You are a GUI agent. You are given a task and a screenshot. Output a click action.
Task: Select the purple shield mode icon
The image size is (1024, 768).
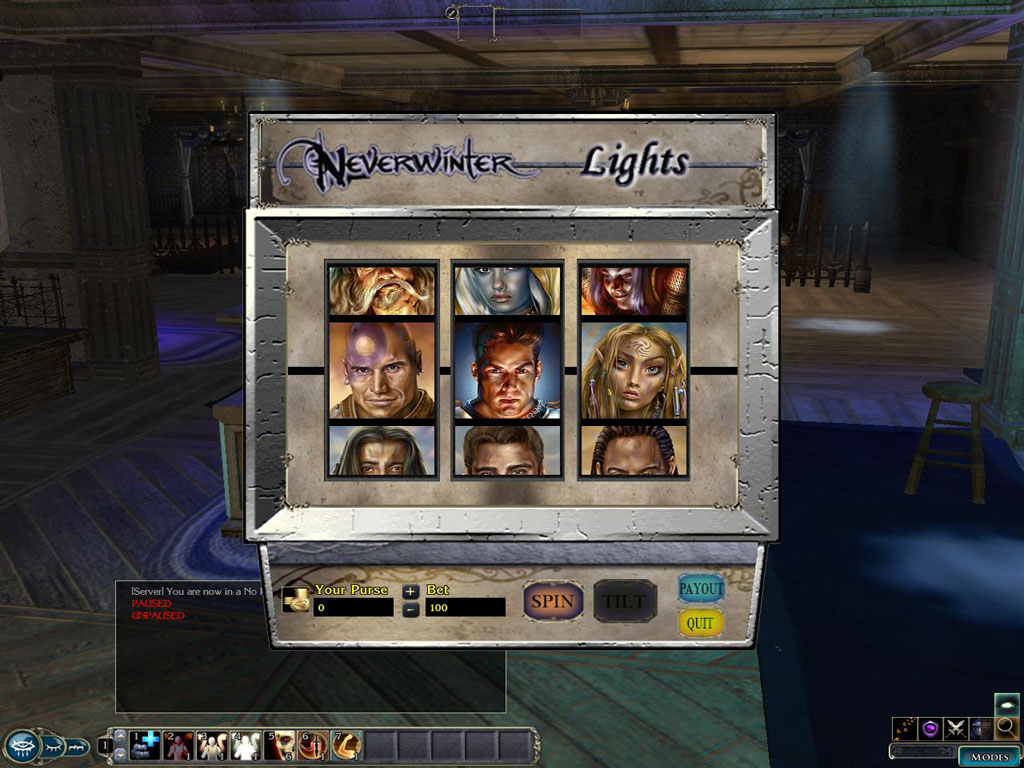coord(930,729)
